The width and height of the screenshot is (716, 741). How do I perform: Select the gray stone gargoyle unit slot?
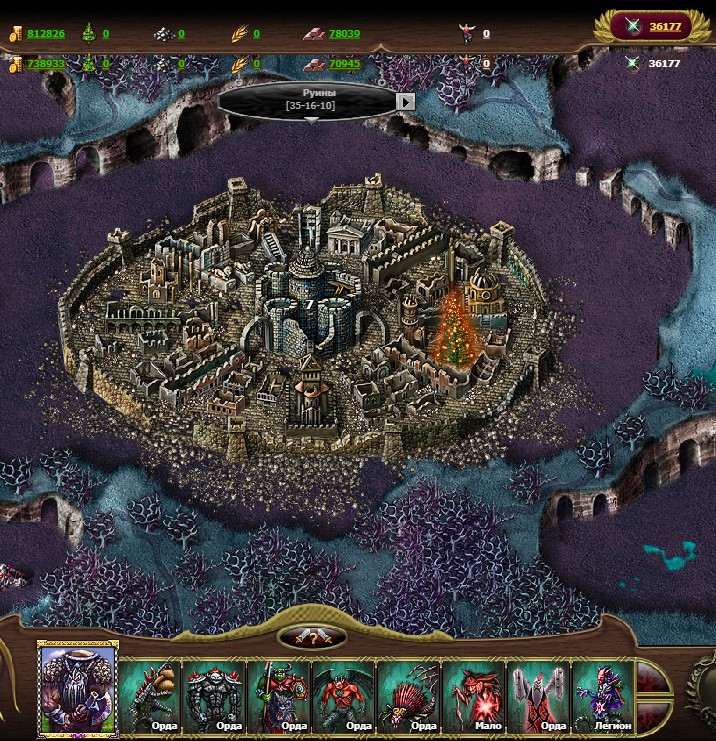pyautogui.click(x=216, y=695)
